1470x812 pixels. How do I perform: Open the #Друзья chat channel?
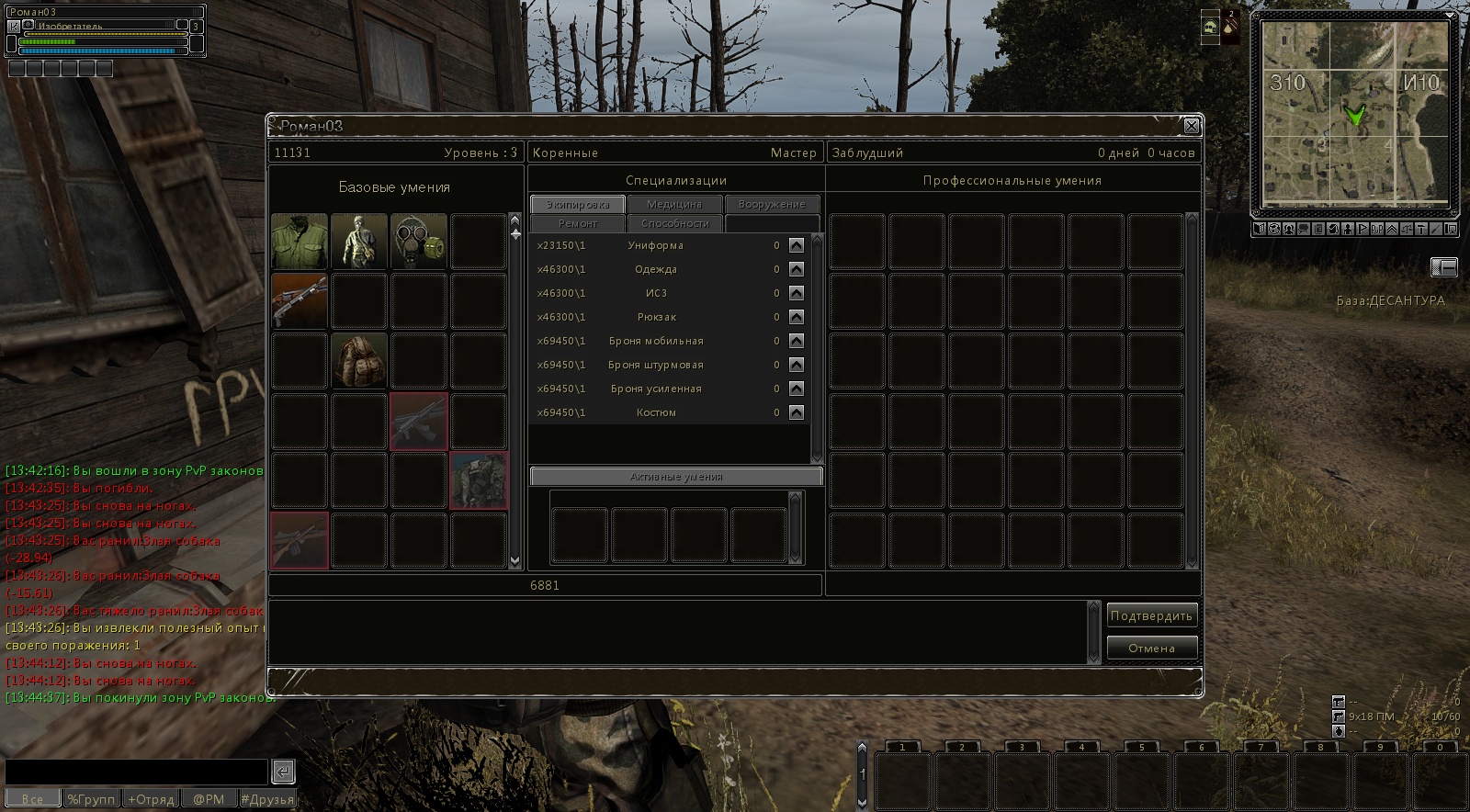click(x=266, y=799)
